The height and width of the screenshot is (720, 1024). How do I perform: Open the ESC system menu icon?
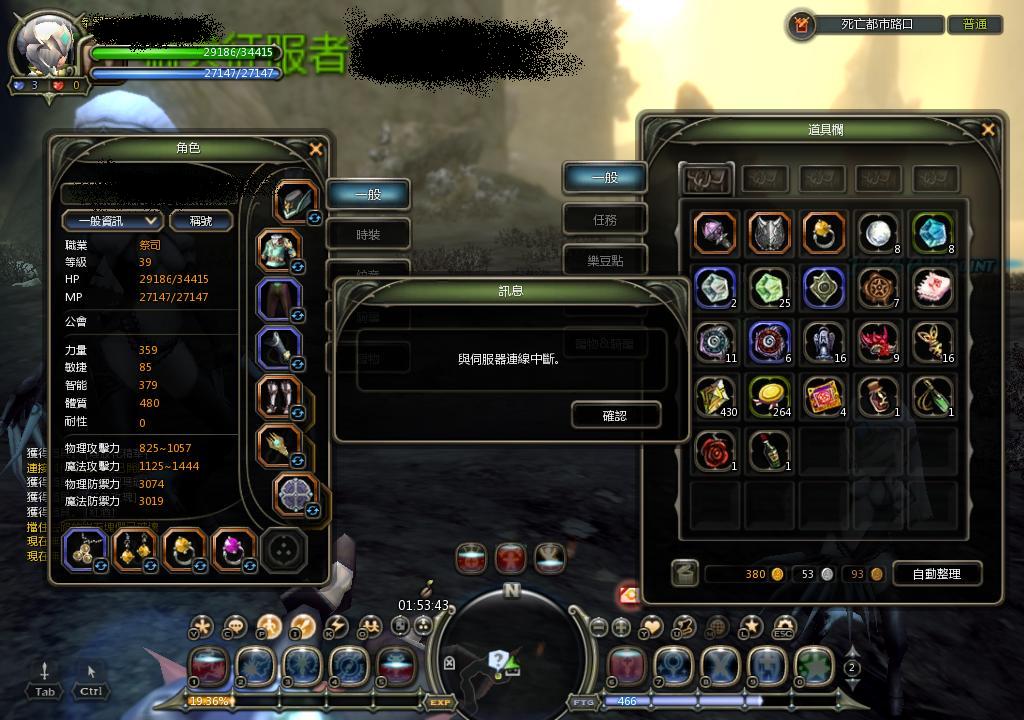pyautogui.click(x=783, y=627)
